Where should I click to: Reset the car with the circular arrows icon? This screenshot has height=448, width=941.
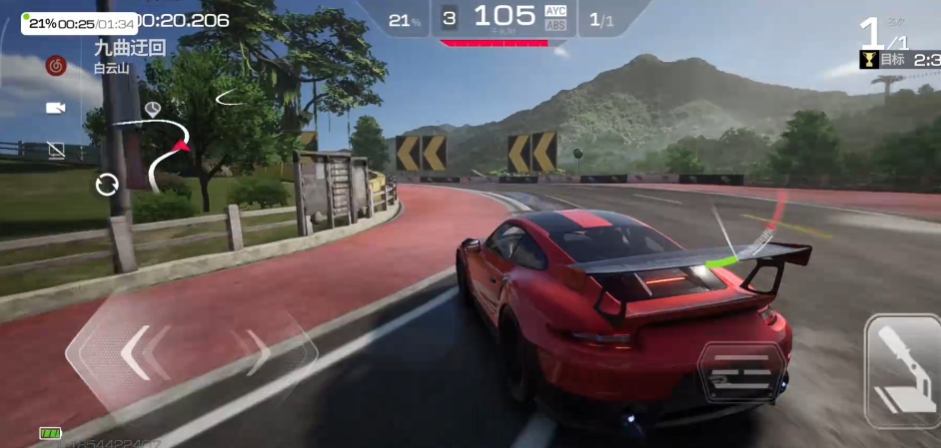[x=106, y=184]
